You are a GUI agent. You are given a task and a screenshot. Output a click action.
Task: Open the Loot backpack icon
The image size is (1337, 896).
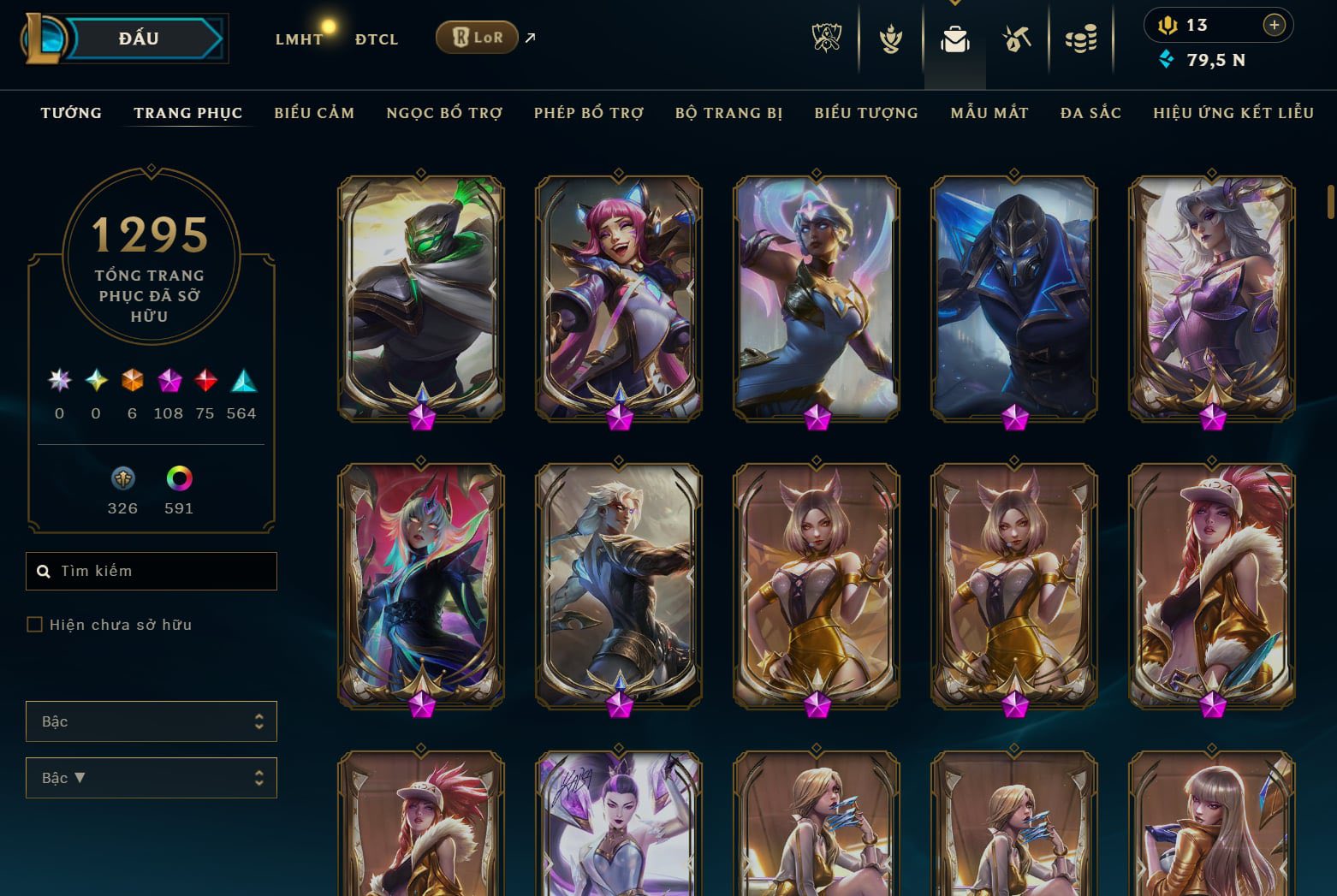(x=954, y=38)
